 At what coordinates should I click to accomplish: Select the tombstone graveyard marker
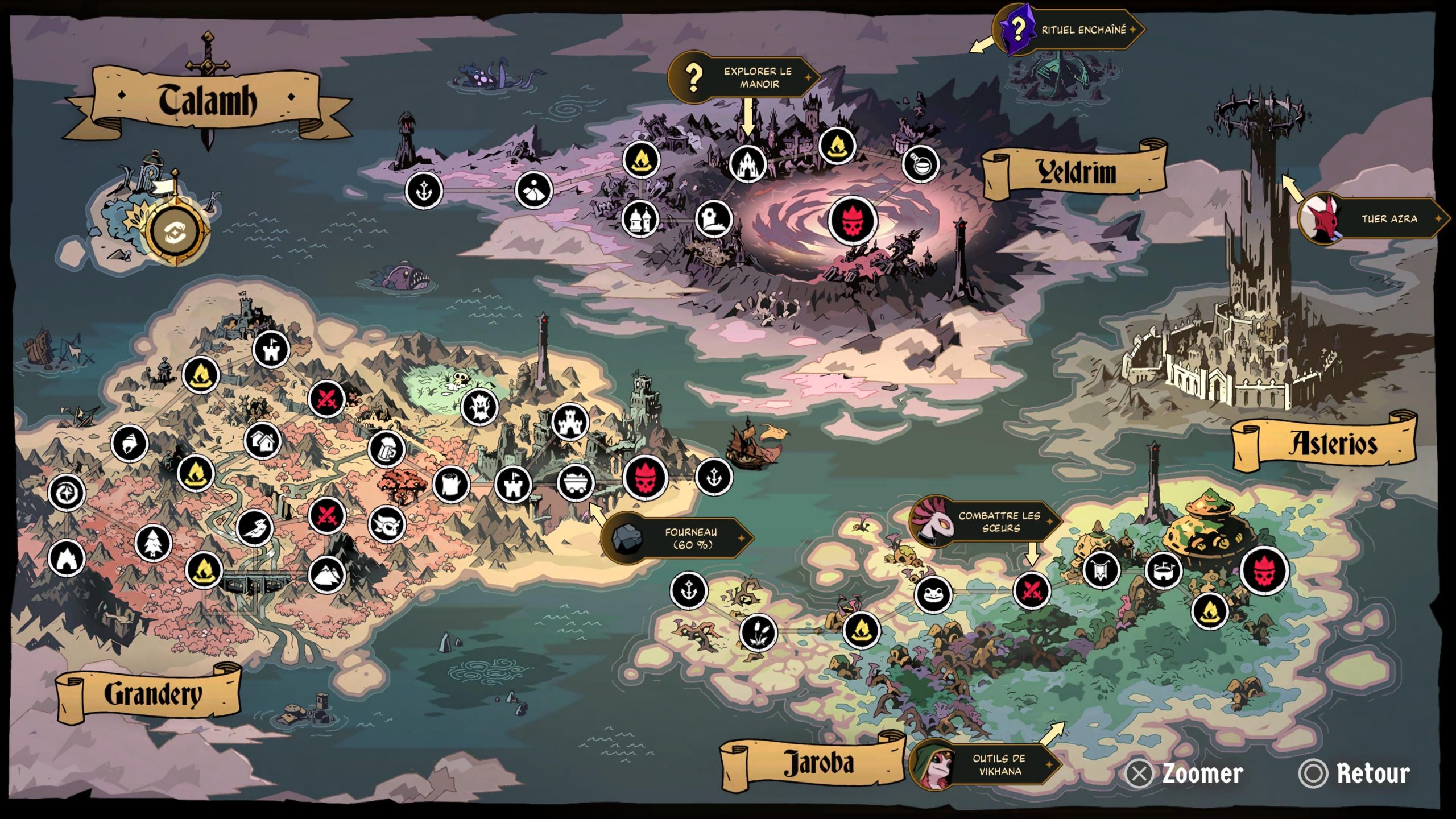coord(713,218)
